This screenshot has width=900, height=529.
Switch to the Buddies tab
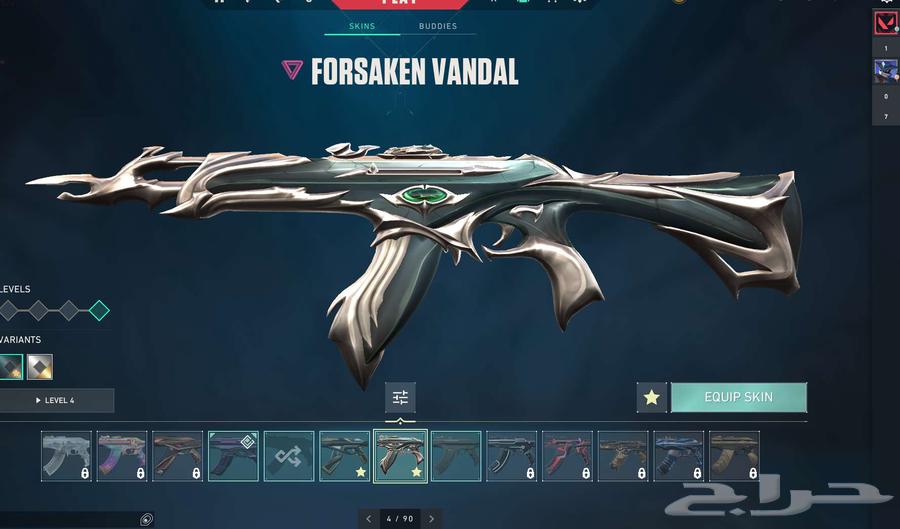[x=438, y=26]
